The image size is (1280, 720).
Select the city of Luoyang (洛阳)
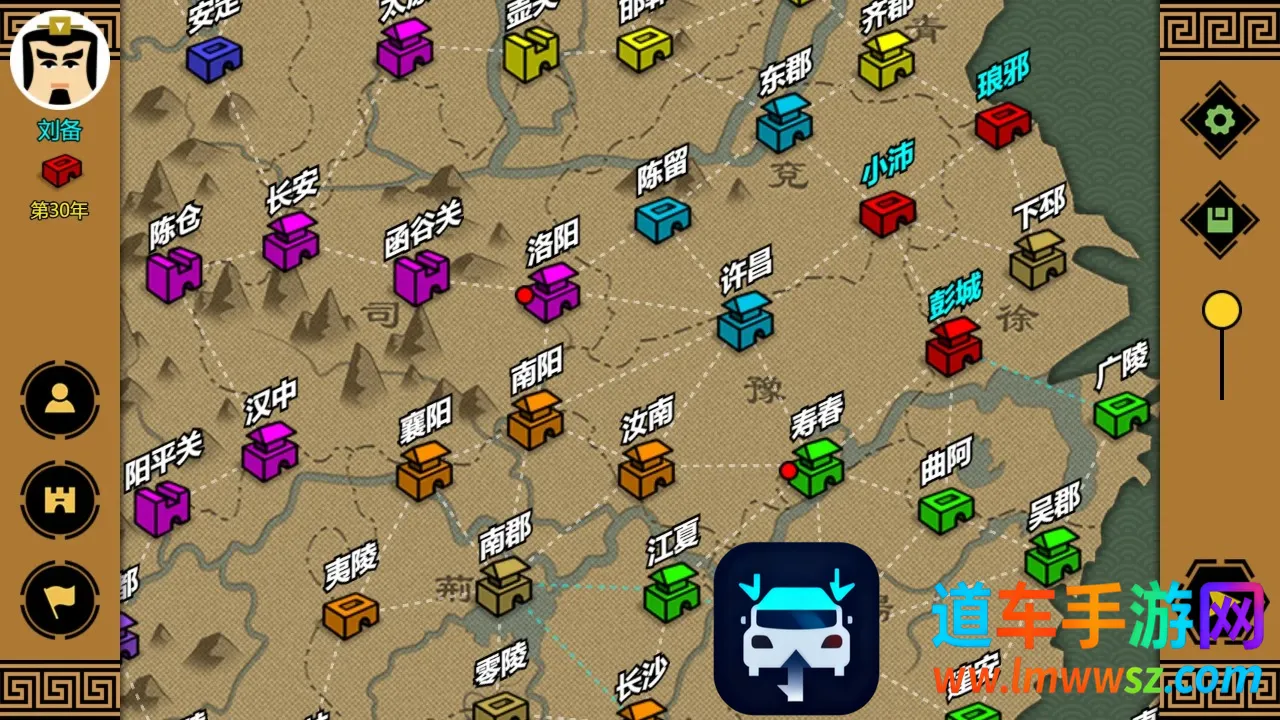pos(553,291)
